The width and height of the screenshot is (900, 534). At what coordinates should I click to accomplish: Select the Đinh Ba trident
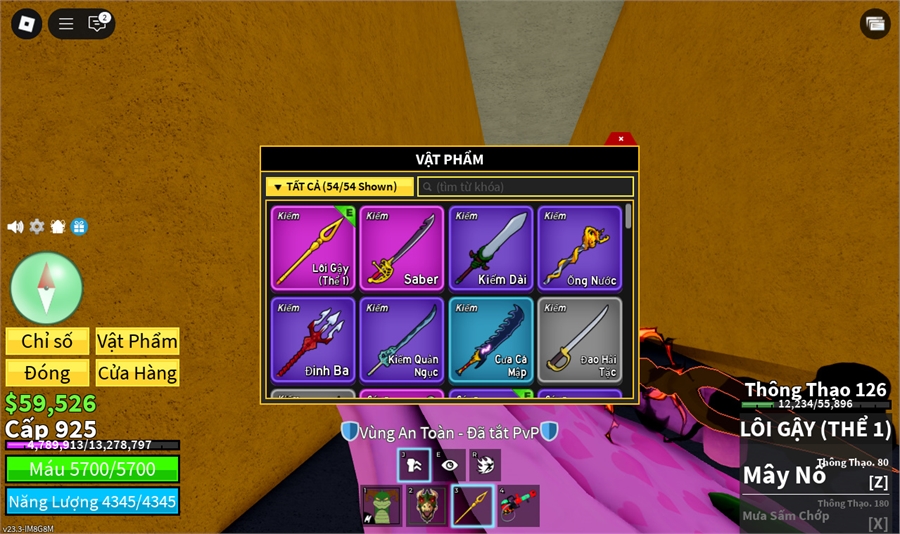pos(313,339)
